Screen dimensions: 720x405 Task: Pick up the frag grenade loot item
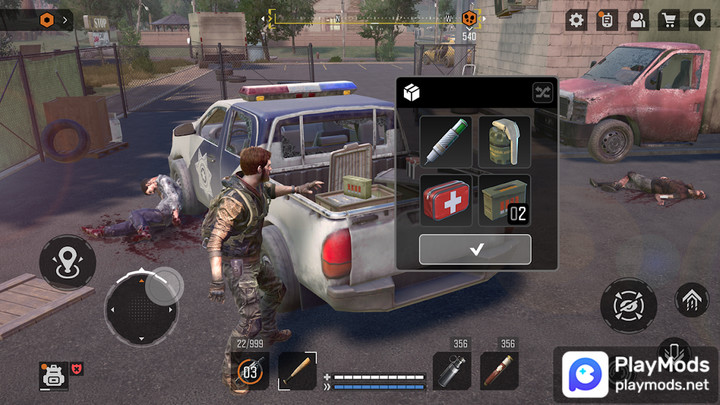pos(504,142)
